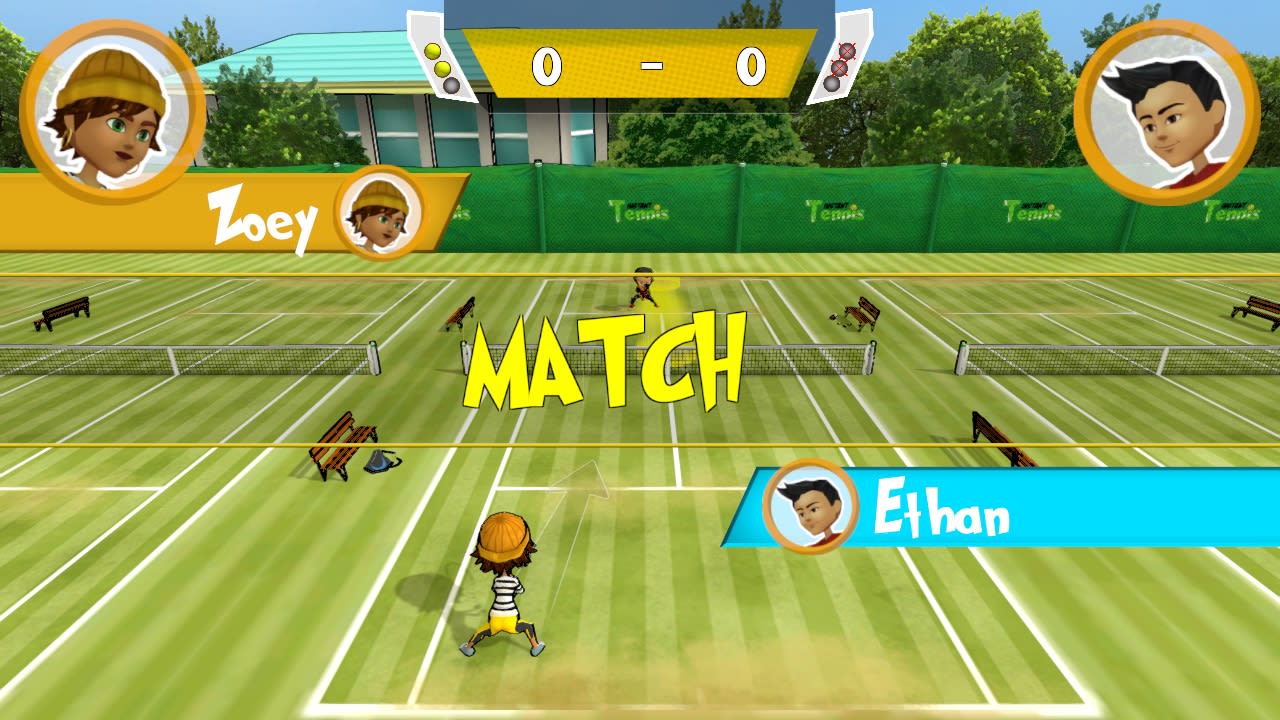Click Ethan's portrait icon top right
The width and height of the screenshot is (1280, 720).
coord(1168,110)
